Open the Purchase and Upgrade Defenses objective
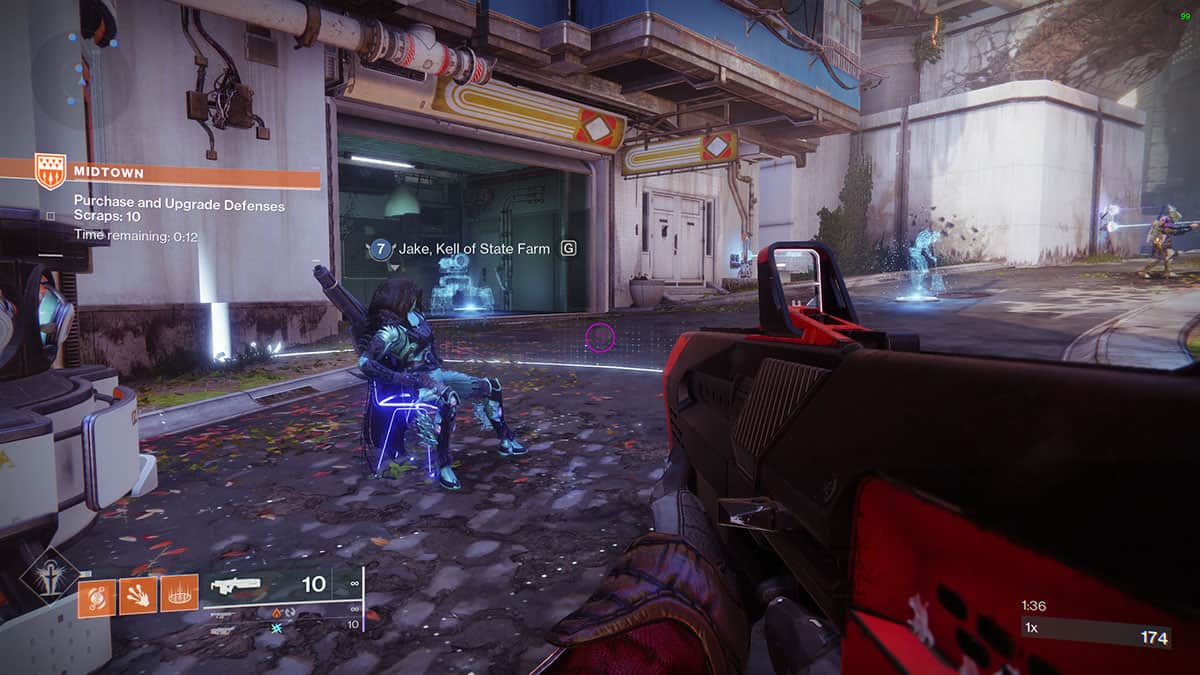The width and height of the screenshot is (1200, 675). tap(179, 205)
